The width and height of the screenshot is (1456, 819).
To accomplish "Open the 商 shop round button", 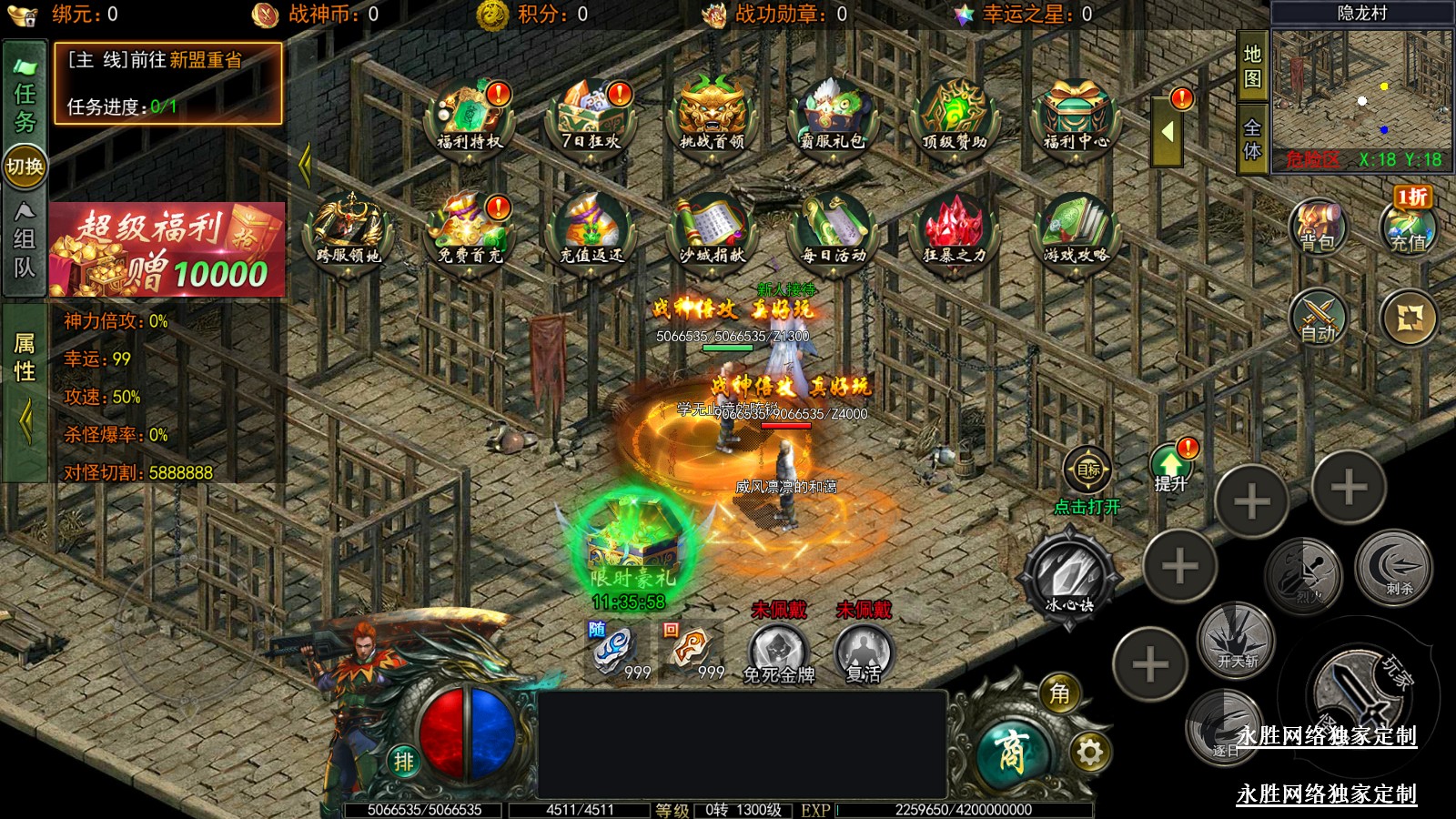I will coord(1012,752).
